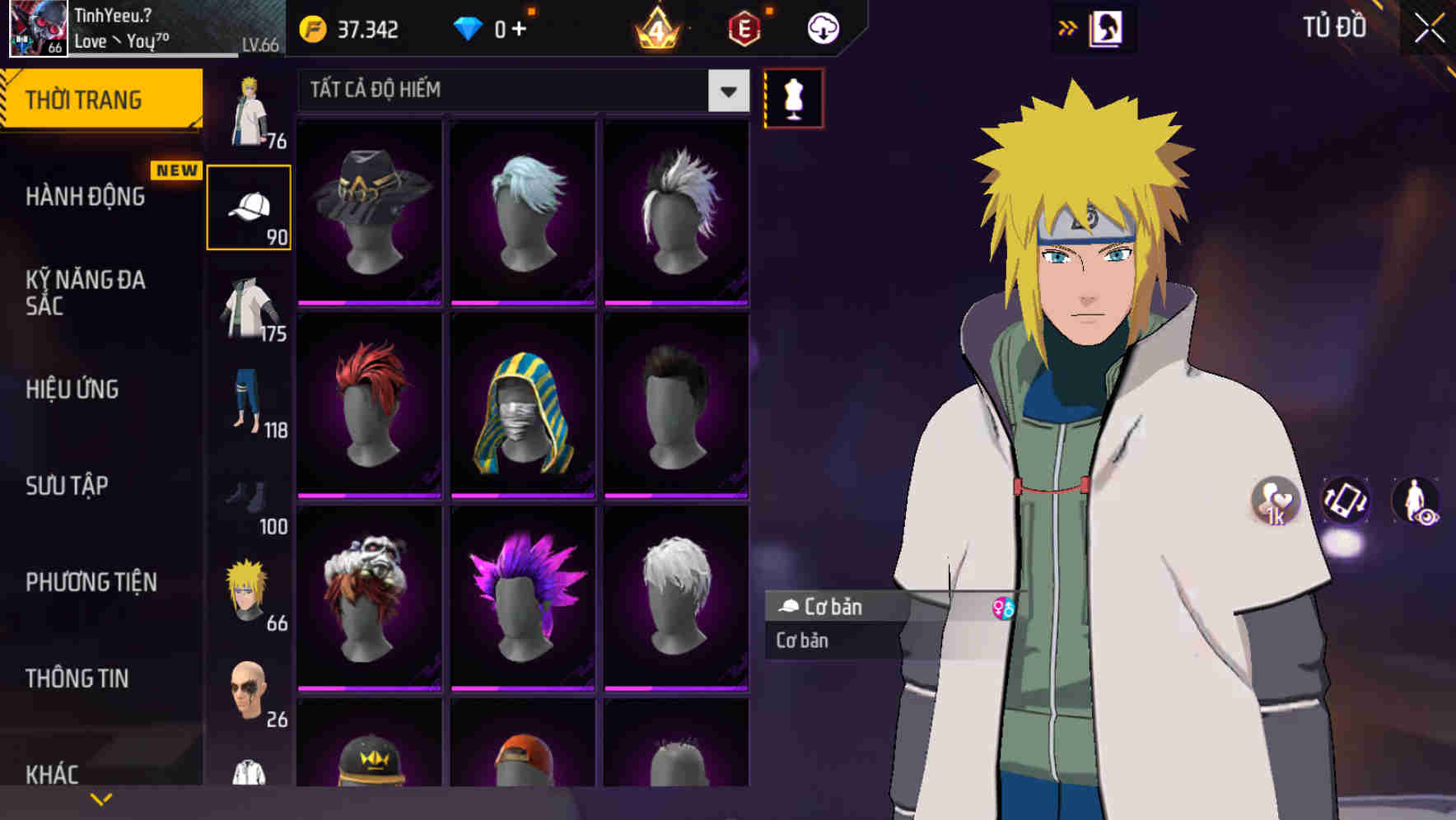
Task: Select the mannequin outfit preview icon
Action: click(792, 97)
